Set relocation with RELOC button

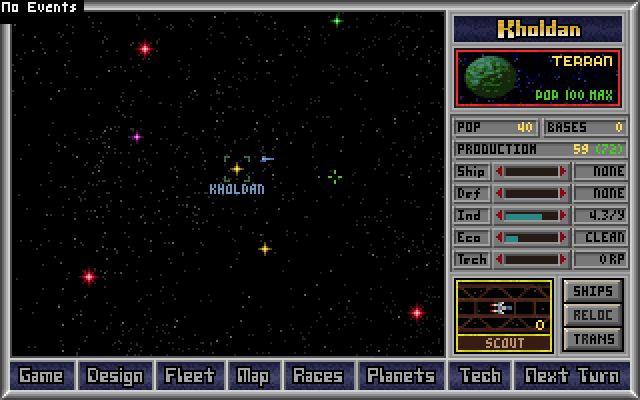pos(594,315)
